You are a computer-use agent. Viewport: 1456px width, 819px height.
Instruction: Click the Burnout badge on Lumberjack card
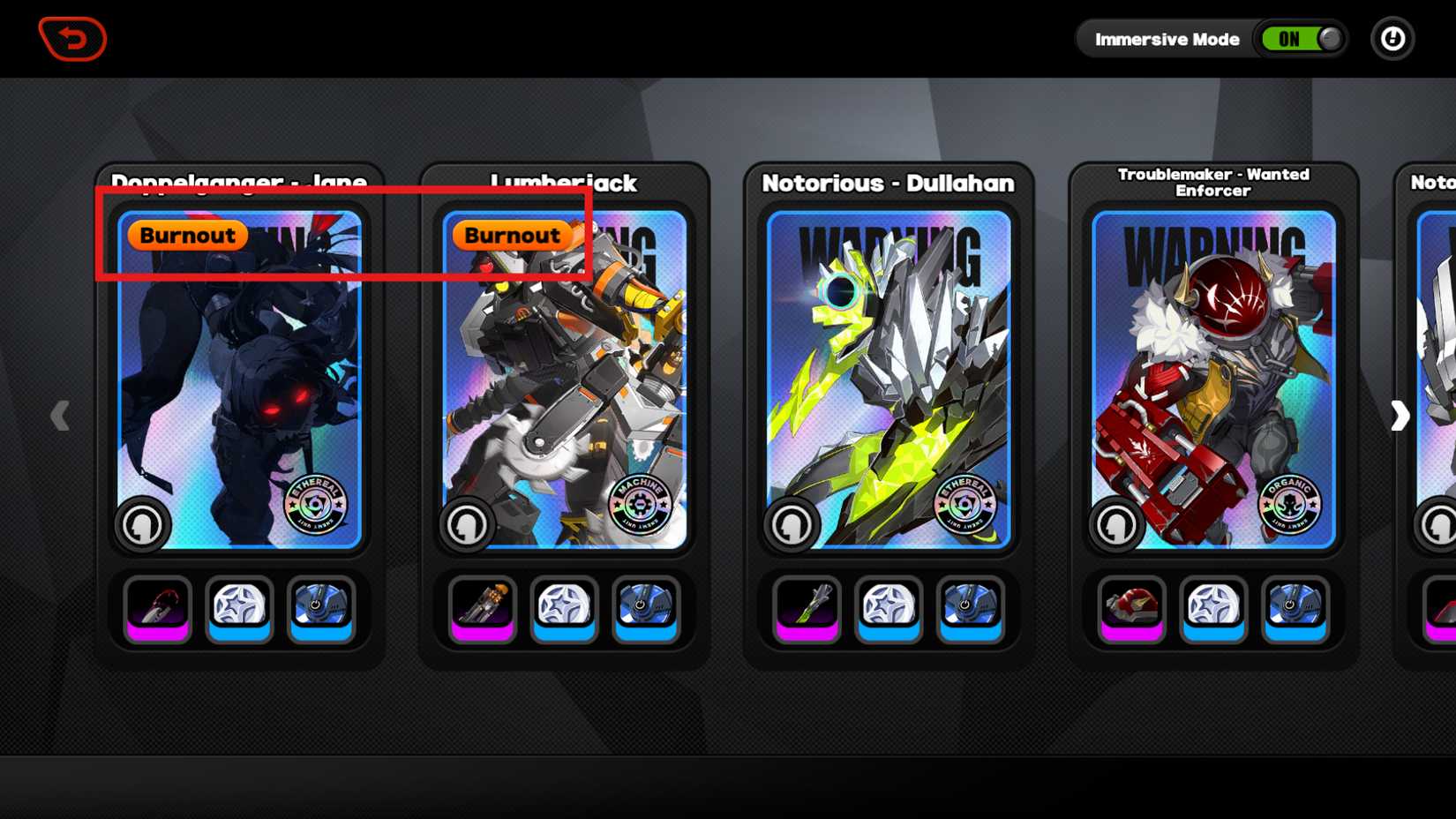[512, 235]
